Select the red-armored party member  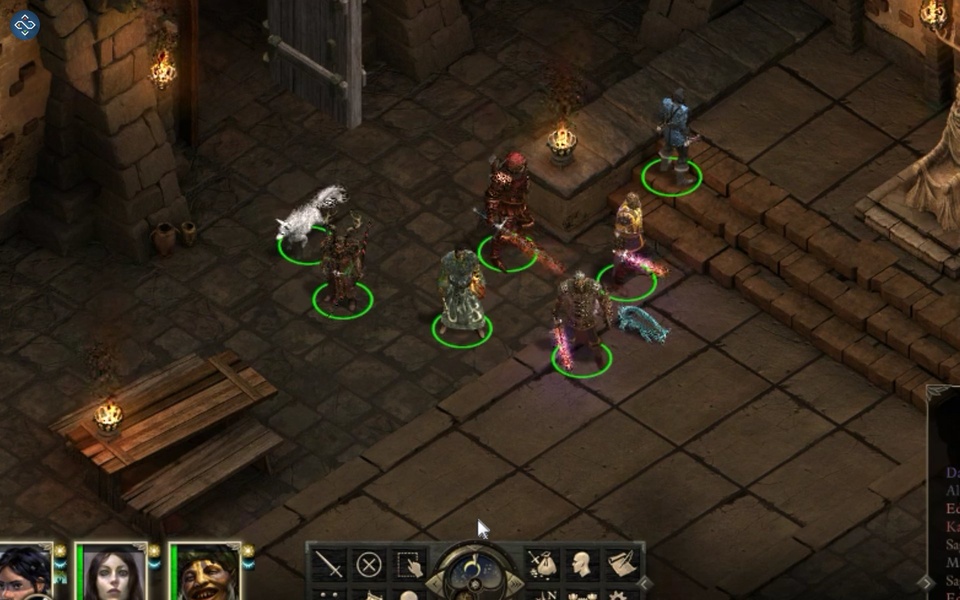tap(510, 205)
